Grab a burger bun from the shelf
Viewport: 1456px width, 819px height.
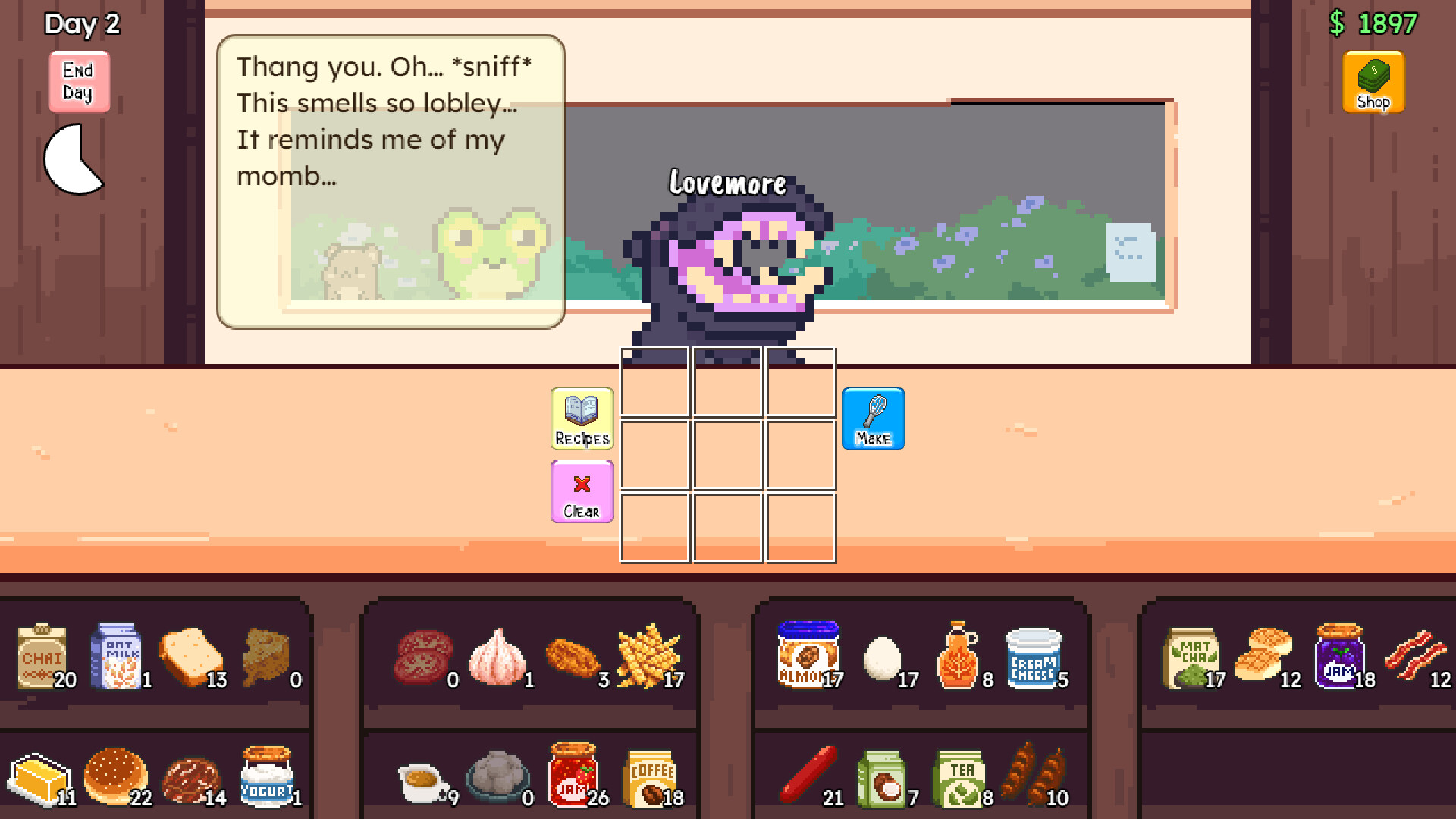(115, 773)
